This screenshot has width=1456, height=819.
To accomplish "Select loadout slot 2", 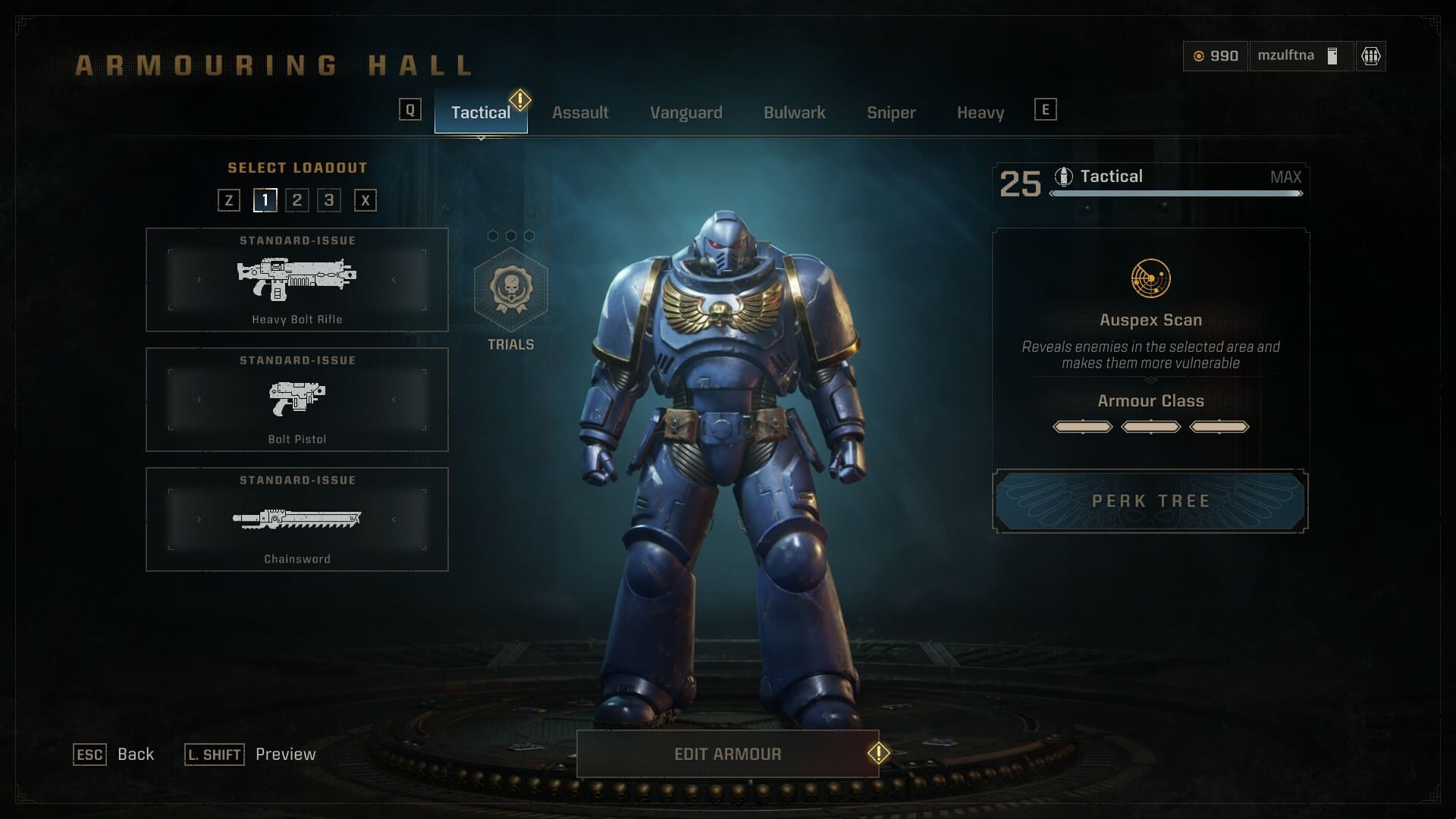I will tap(297, 200).
